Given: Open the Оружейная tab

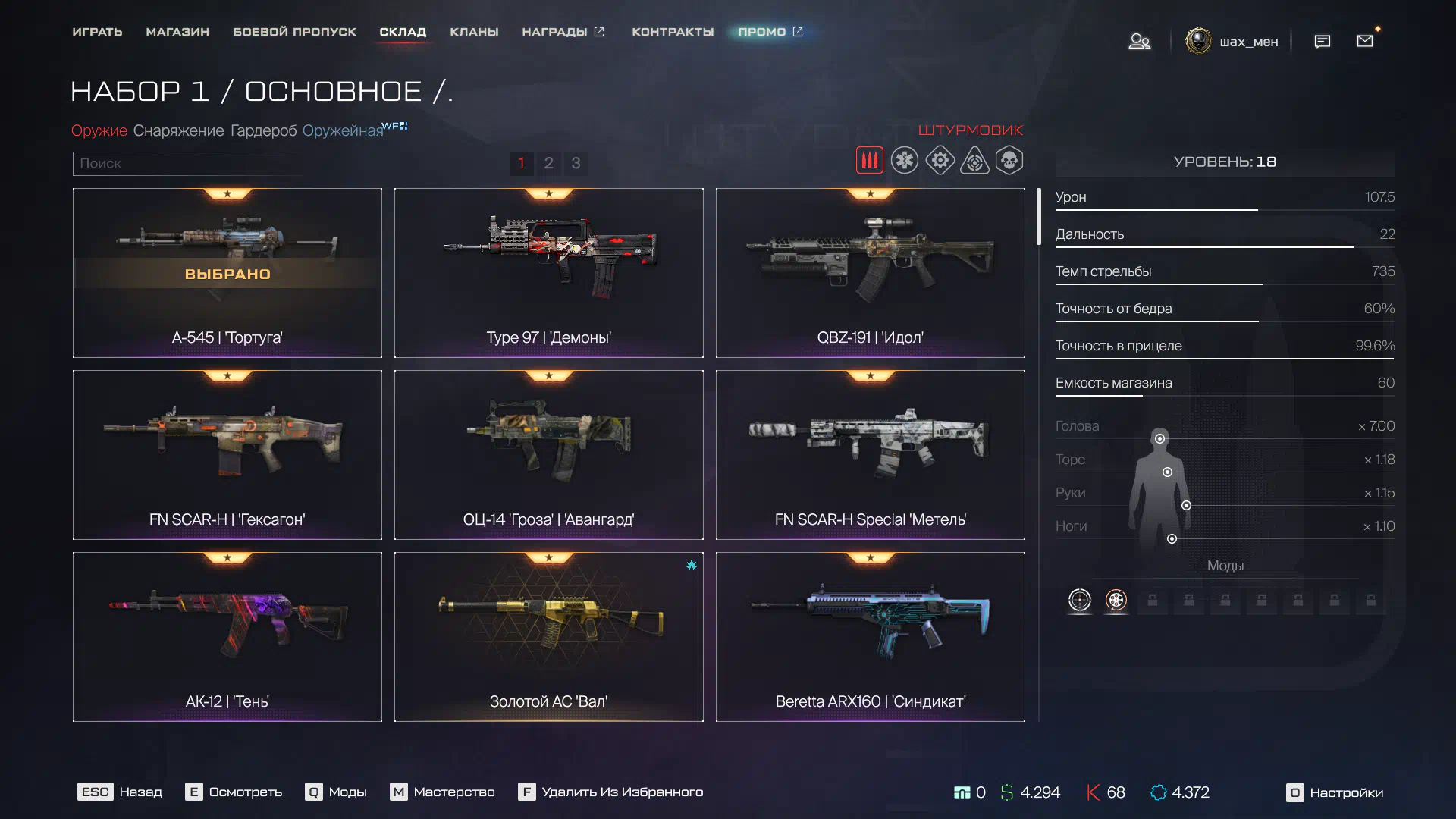Looking at the screenshot, I should coord(343,130).
